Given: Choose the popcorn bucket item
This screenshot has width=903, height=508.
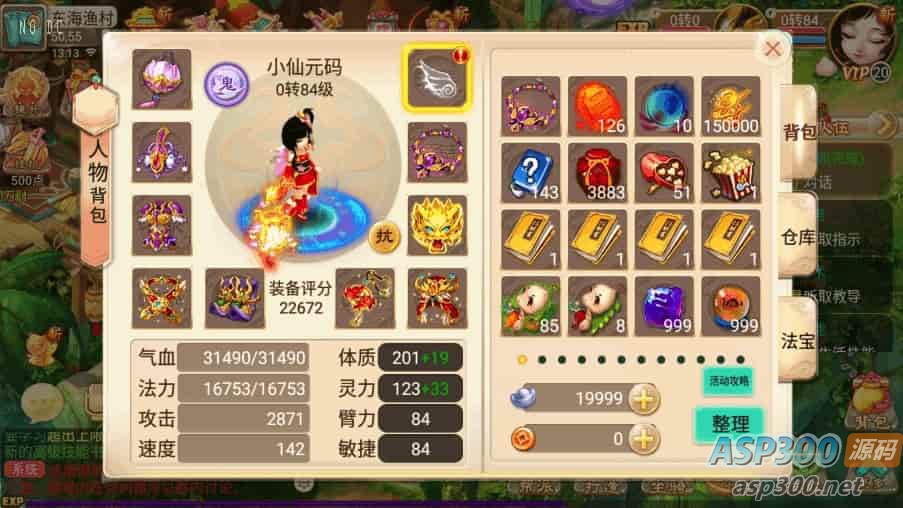Looking at the screenshot, I should (x=730, y=171).
